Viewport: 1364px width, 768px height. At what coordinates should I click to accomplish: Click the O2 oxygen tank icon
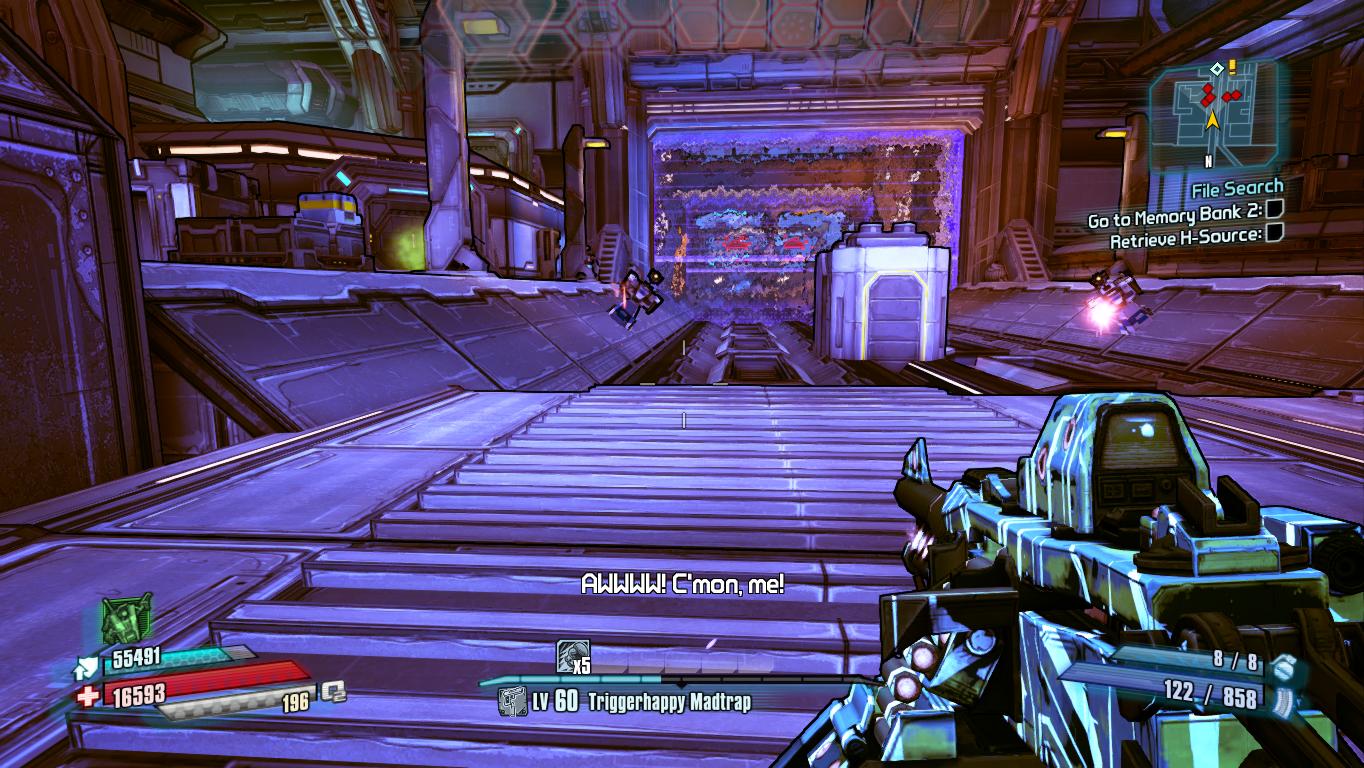(x=333, y=692)
